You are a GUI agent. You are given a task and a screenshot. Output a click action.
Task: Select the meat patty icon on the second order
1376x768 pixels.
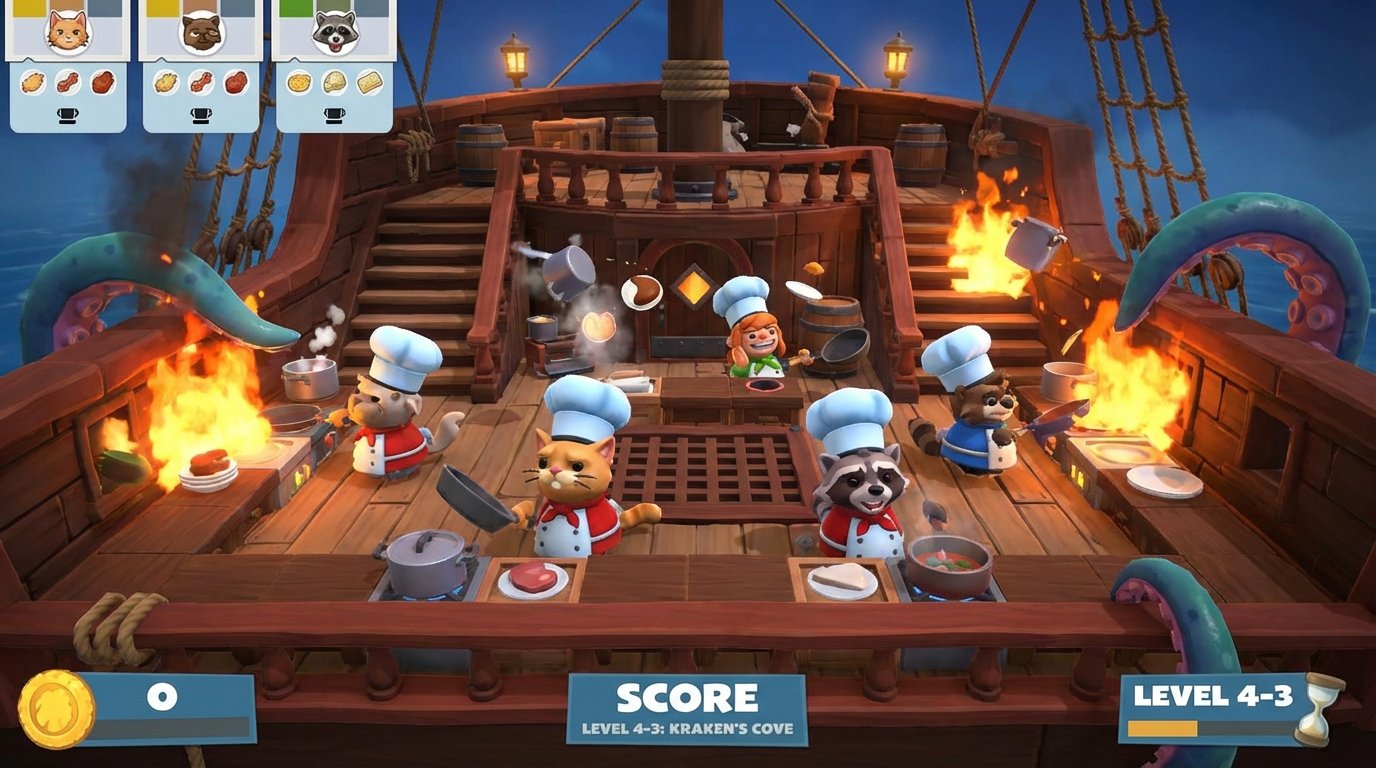pos(233,84)
